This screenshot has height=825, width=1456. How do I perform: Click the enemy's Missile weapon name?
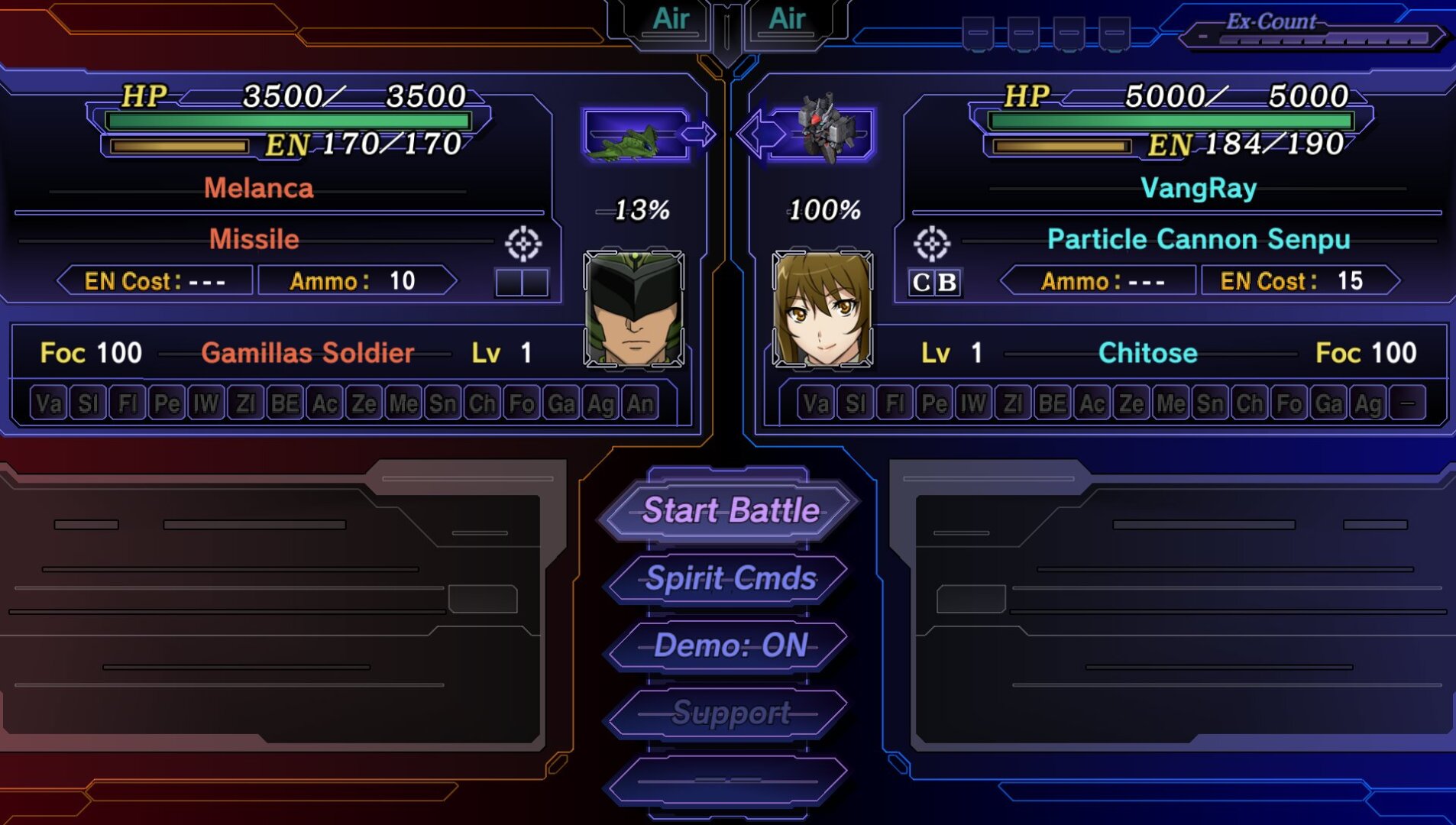click(x=254, y=240)
